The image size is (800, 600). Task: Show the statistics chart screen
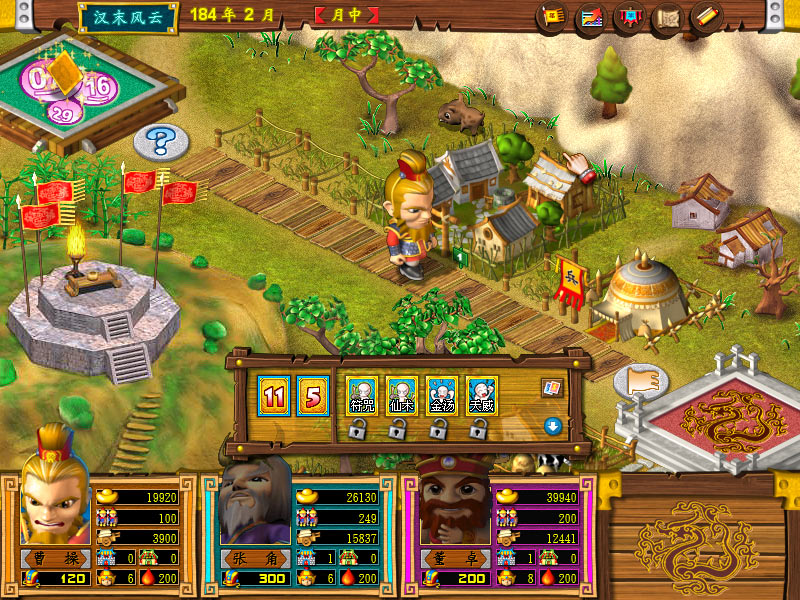[591, 17]
